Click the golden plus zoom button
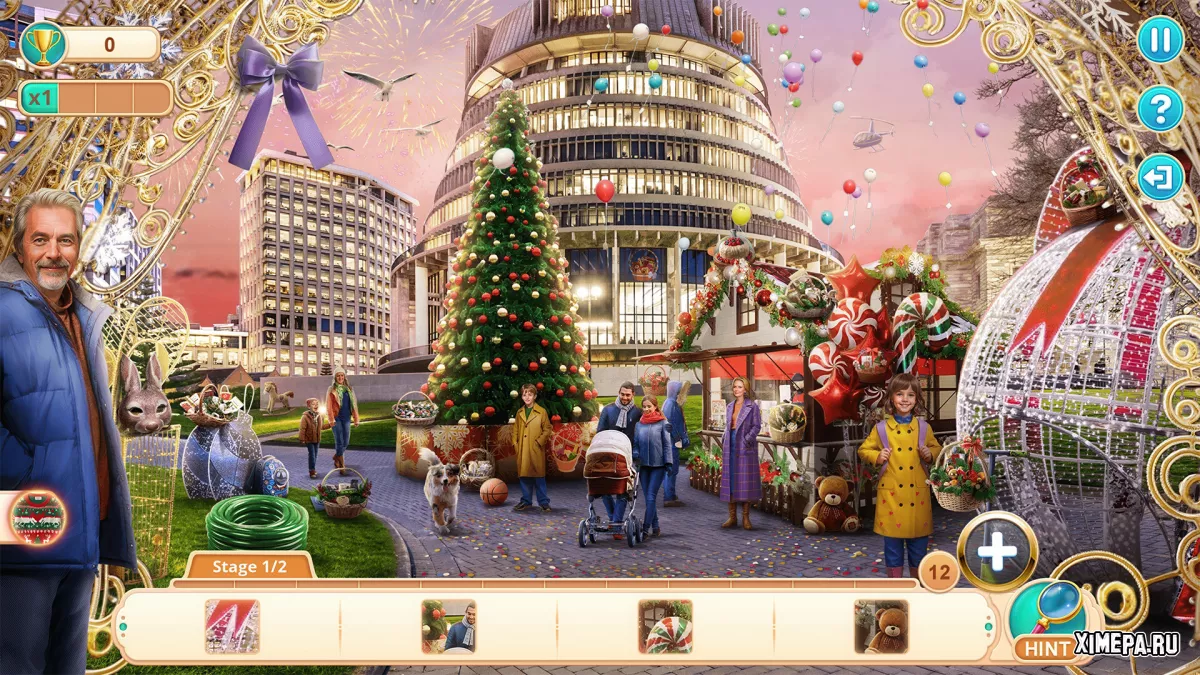 (x=997, y=551)
